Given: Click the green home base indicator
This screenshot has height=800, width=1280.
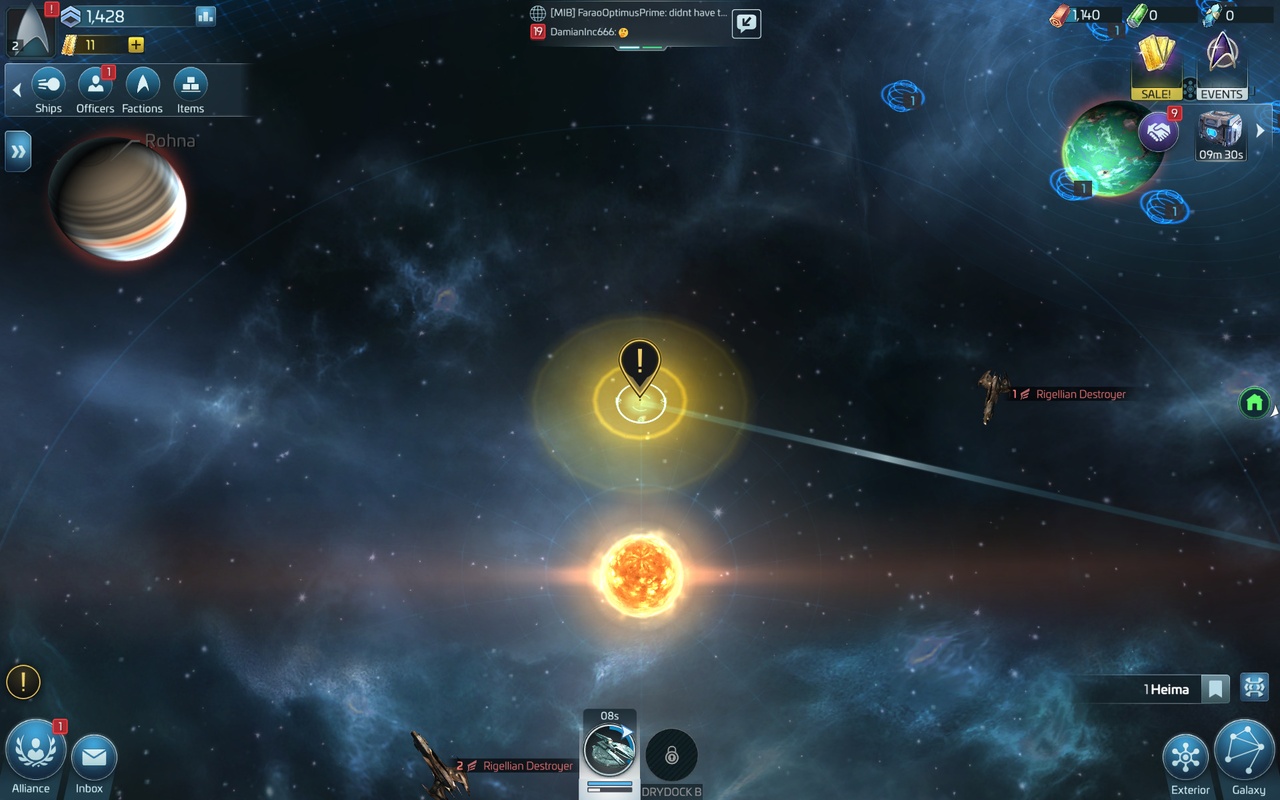Looking at the screenshot, I should pyautogui.click(x=1254, y=403).
